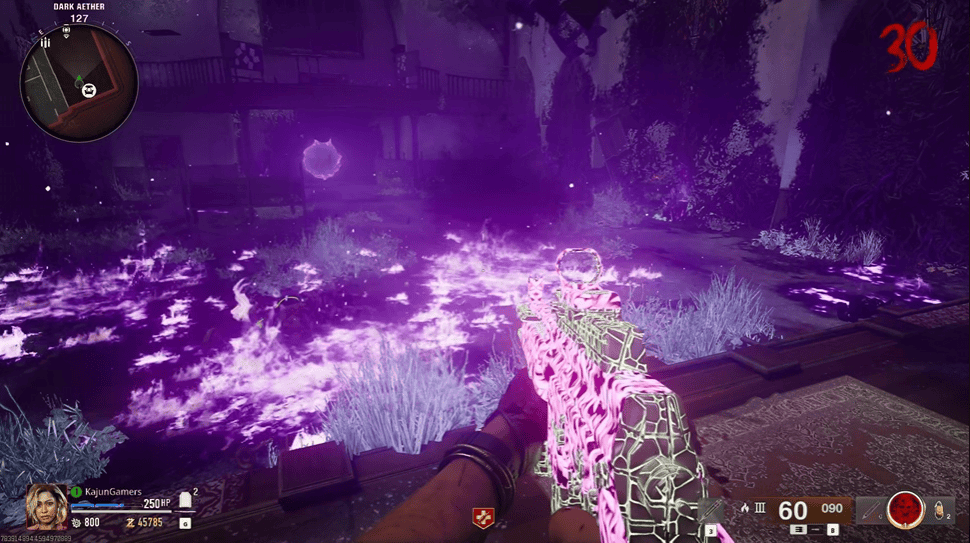The height and width of the screenshot is (543, 970).
Task: Select the lethal equipment slot beside the skull
Action: point(872,509)
